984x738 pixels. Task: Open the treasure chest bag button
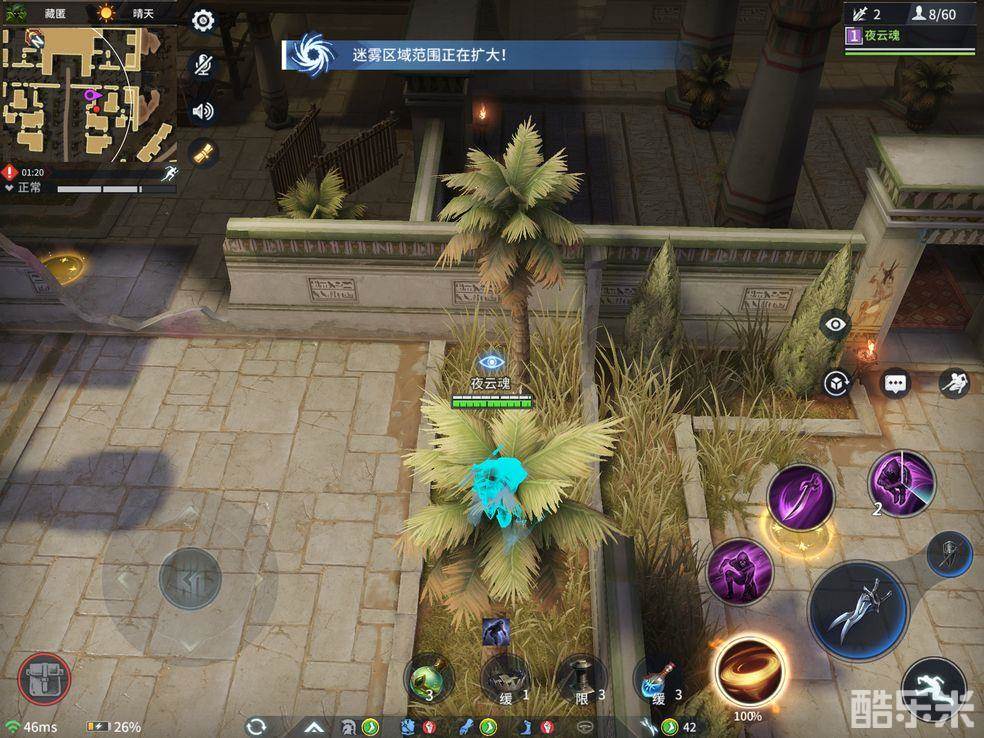pos(44,680)
